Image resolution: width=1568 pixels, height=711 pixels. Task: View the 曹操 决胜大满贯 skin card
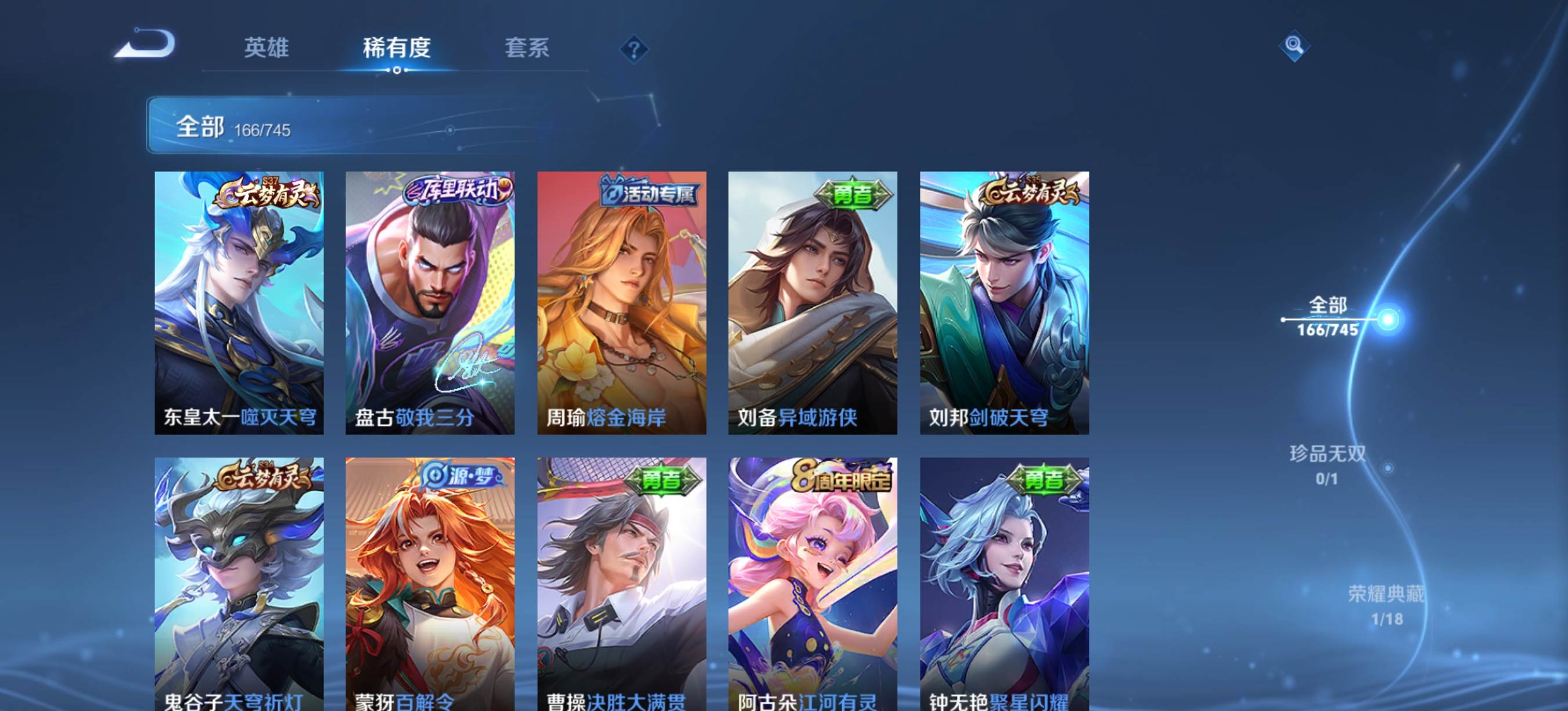pos(621,583)
